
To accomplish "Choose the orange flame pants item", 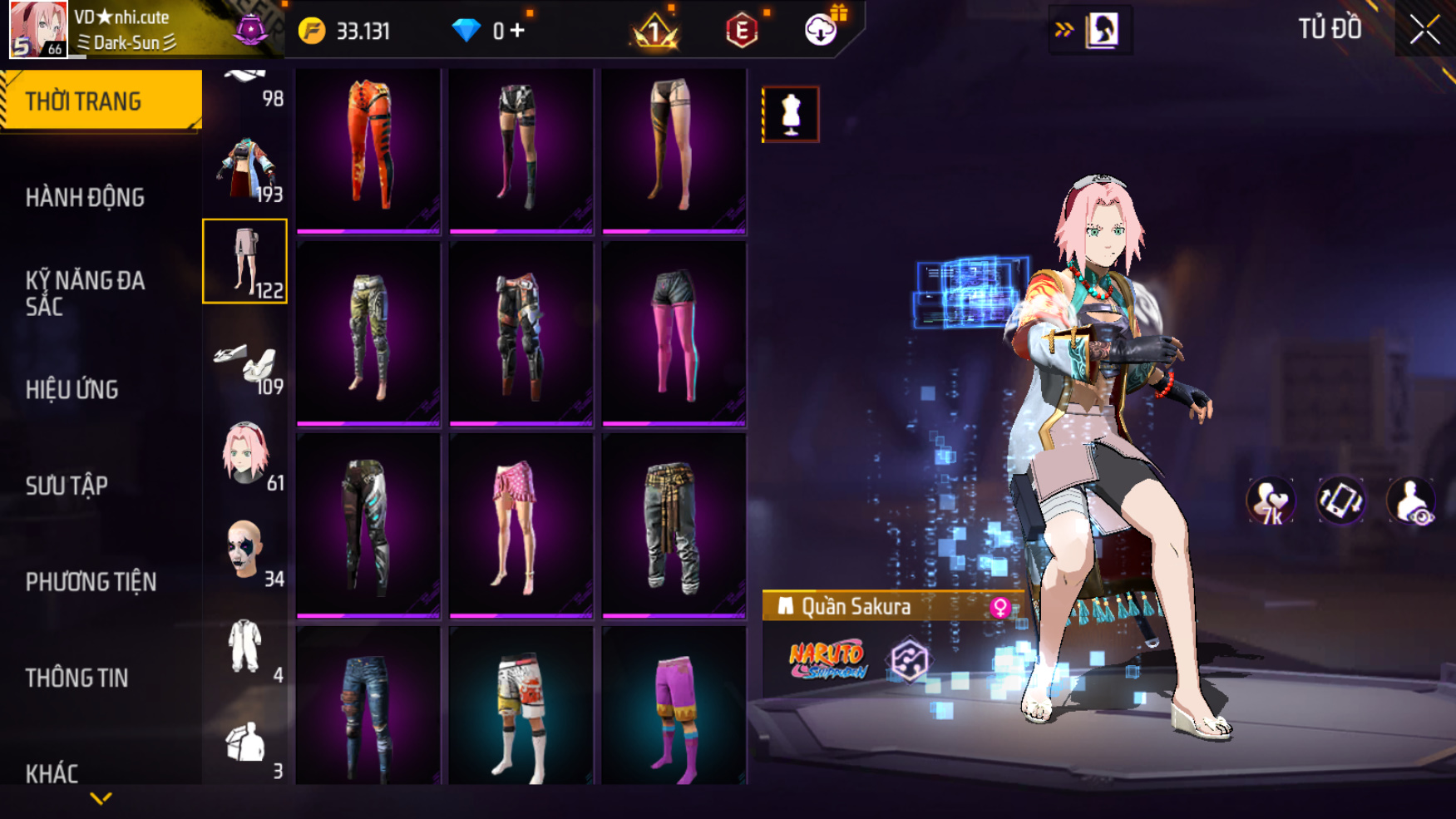I will [x=368, y=150].
